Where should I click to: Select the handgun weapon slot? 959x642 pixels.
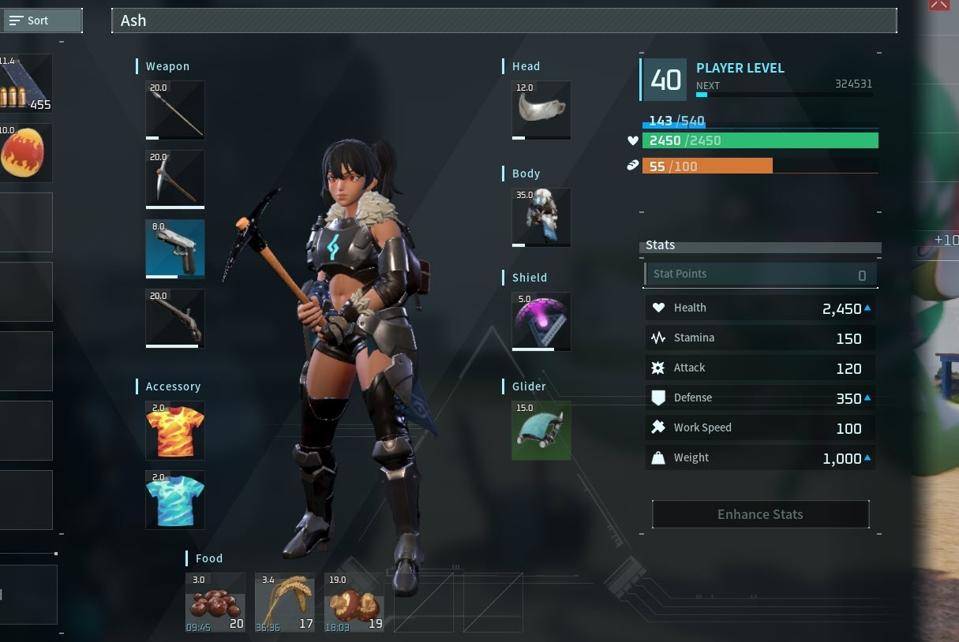tap(175, 249)
